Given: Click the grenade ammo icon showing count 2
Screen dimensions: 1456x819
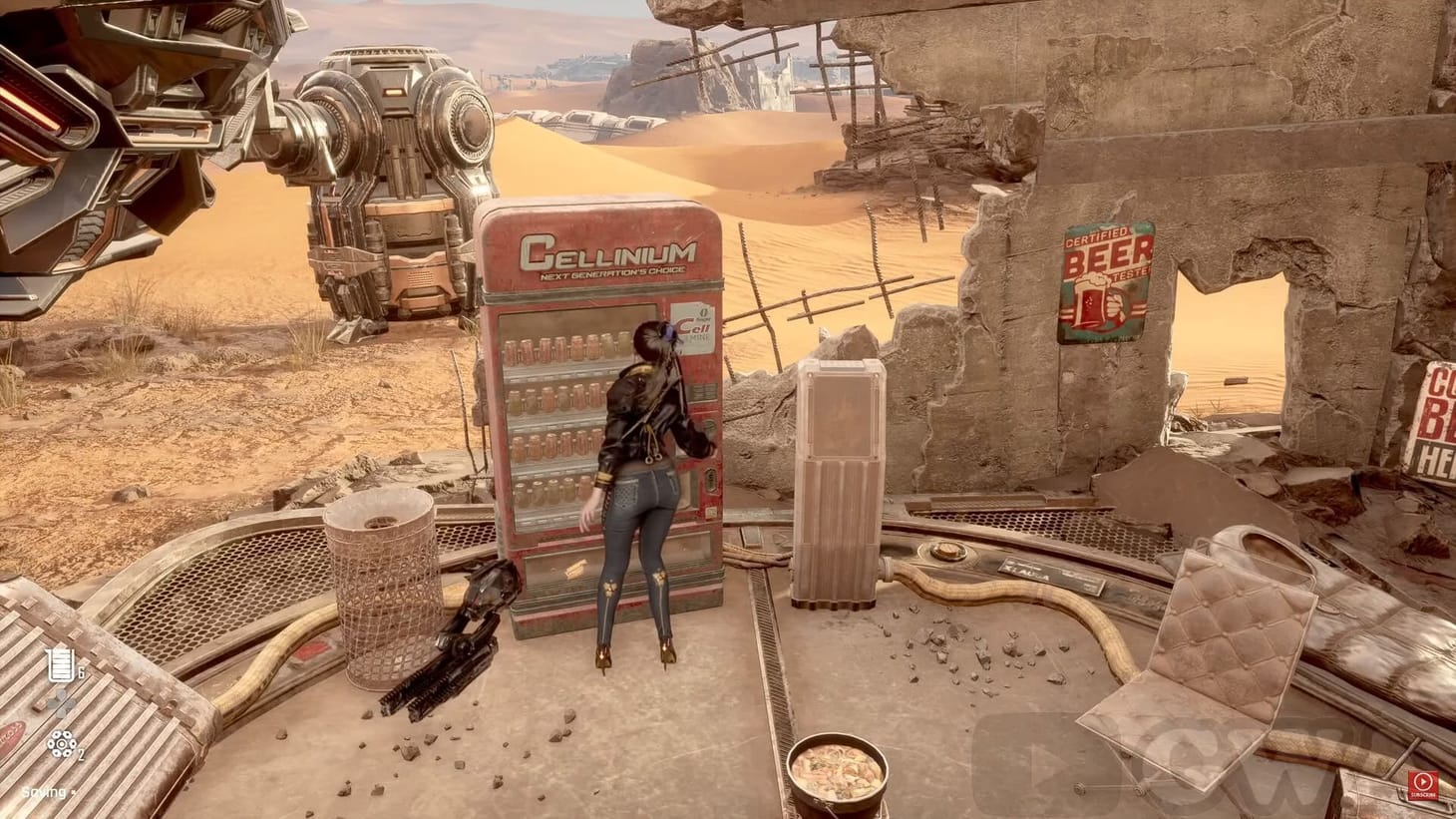Looking at the screenshot, I should tap(61, 744).
